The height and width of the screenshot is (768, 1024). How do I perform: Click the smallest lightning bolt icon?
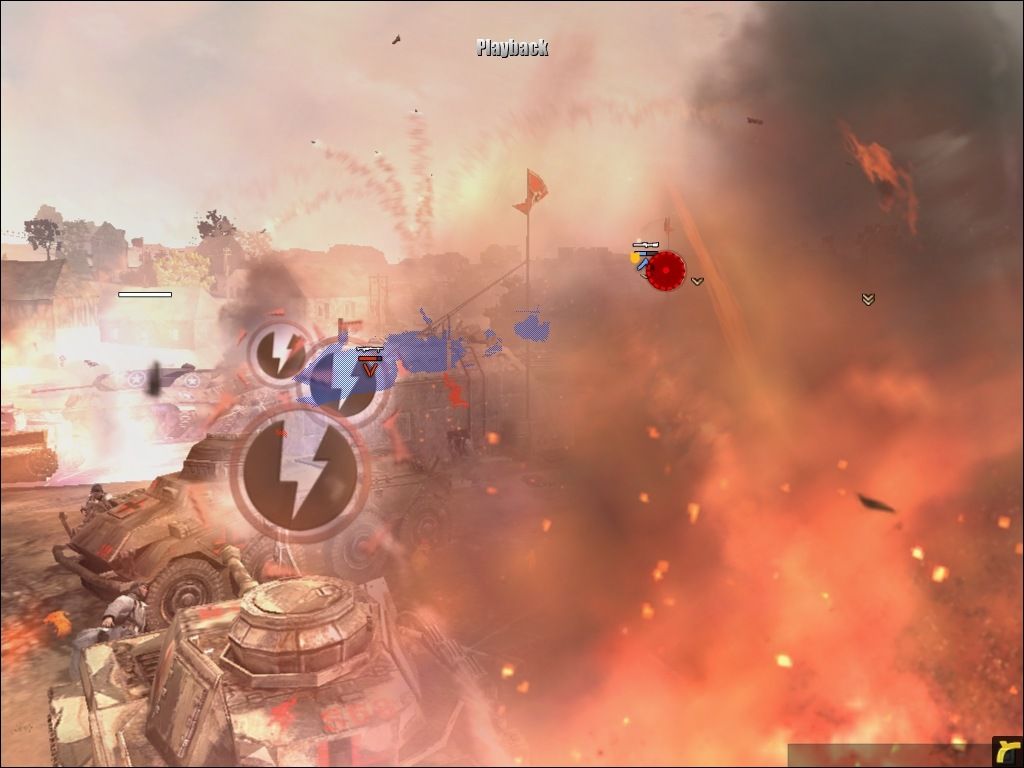(x=279, y=352)
